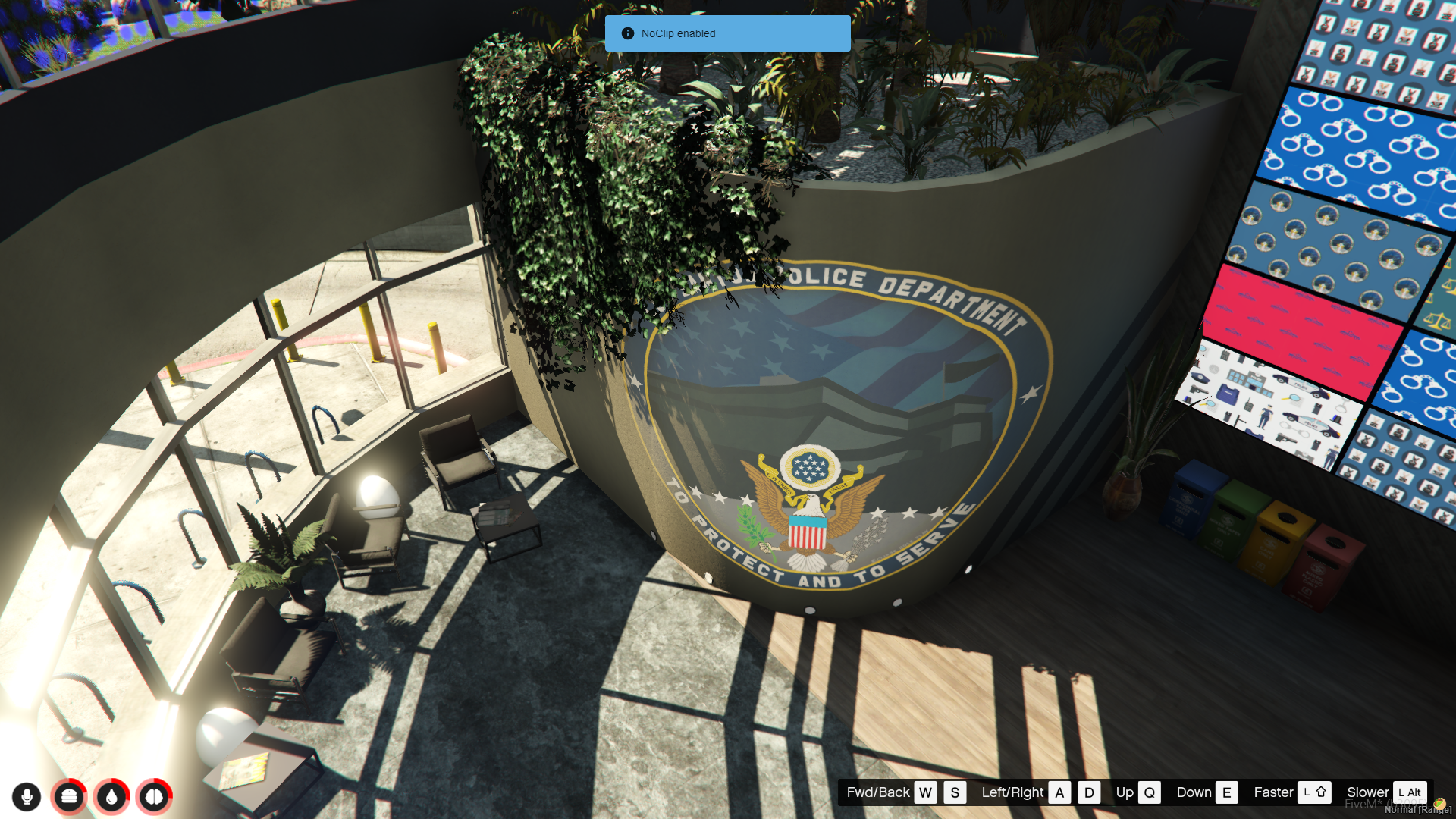The height and width of the screenshot is (819, 1456).
Task: Dismiss the NoClip enabled notification
Action: tap(727, 33)
